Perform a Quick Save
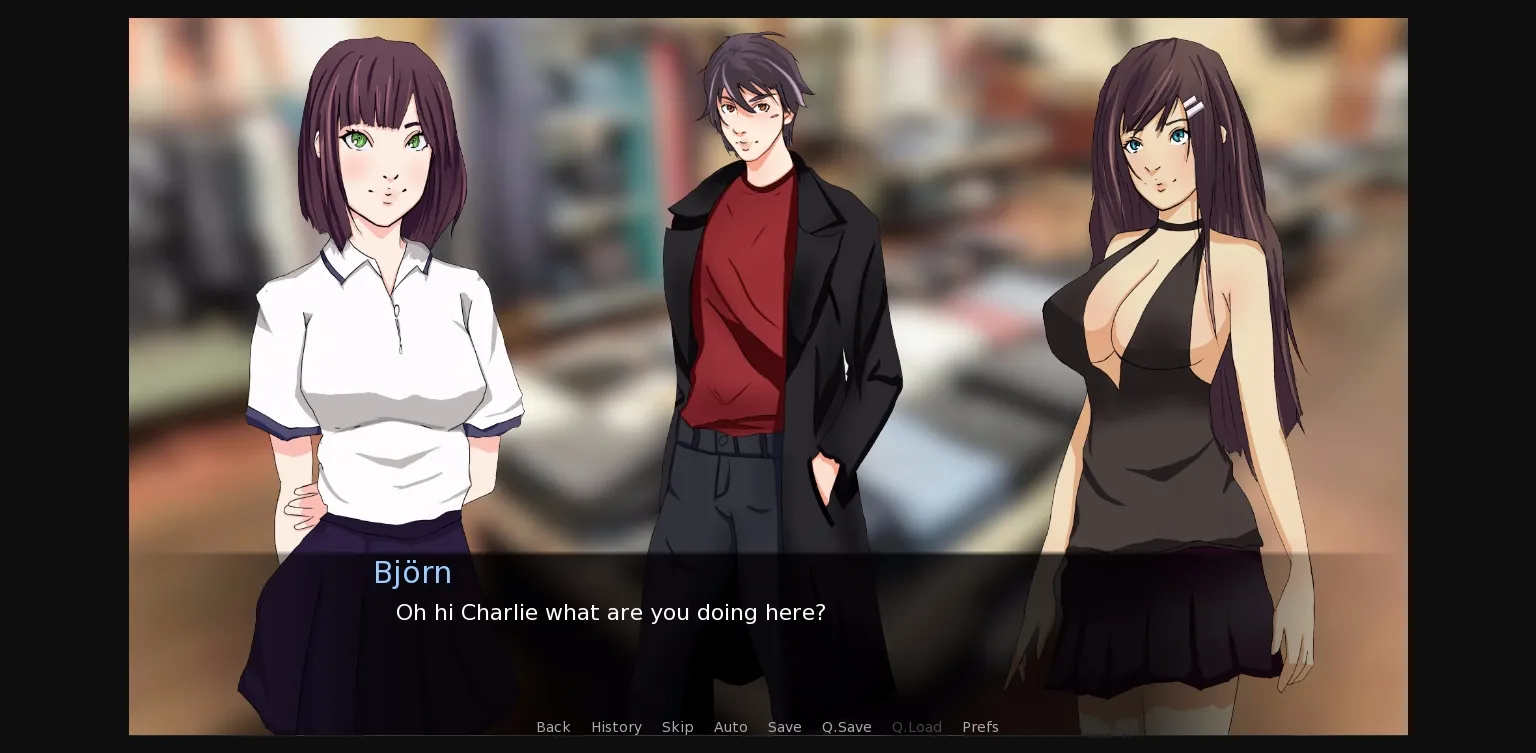The image size is (1536, 753). click(x=846, y=727)
